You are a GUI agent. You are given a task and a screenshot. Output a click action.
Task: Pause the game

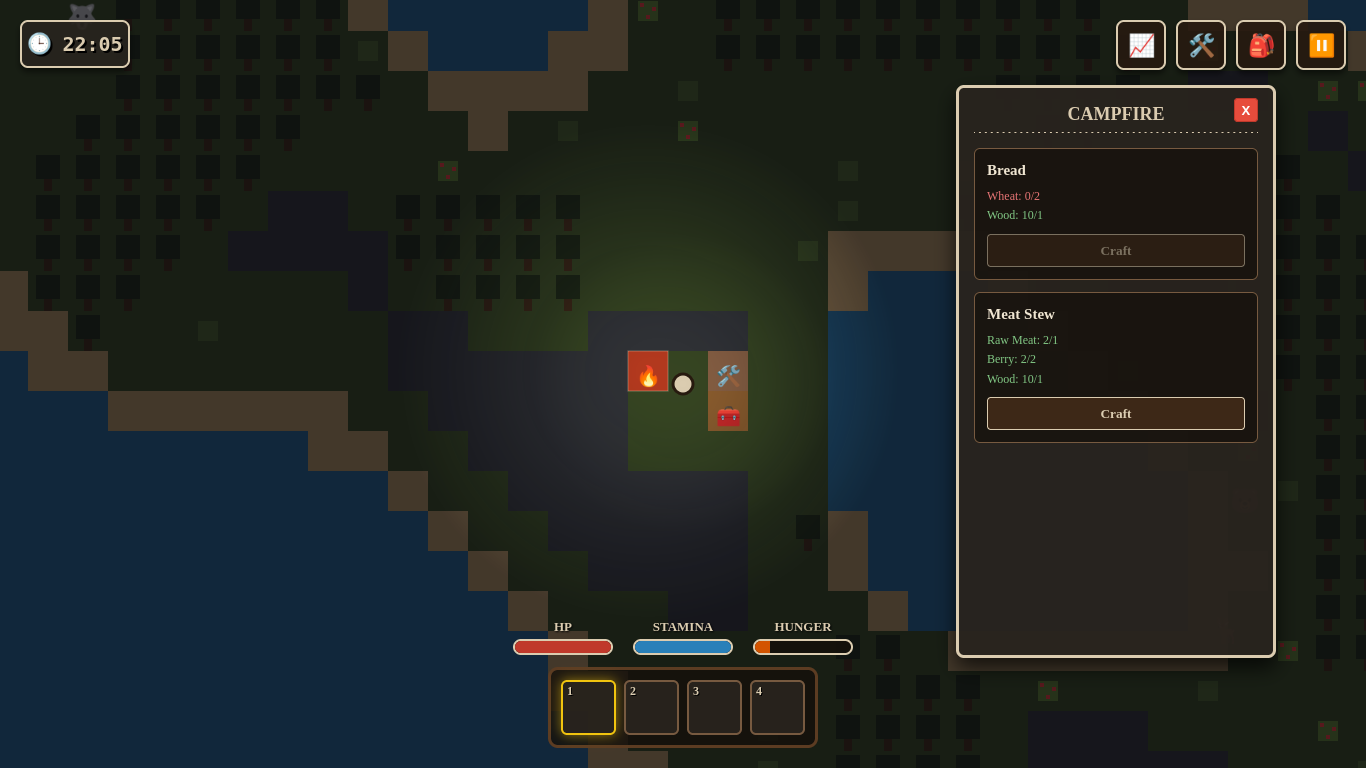pos(1320,45)
